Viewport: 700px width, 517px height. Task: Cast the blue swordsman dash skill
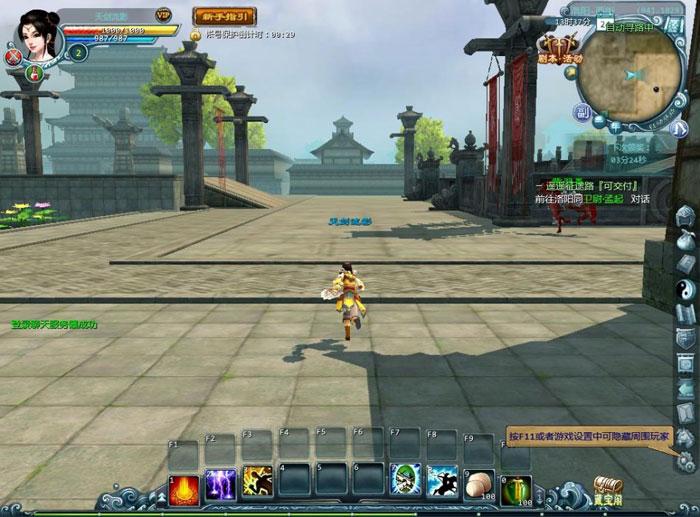point(442,481)
